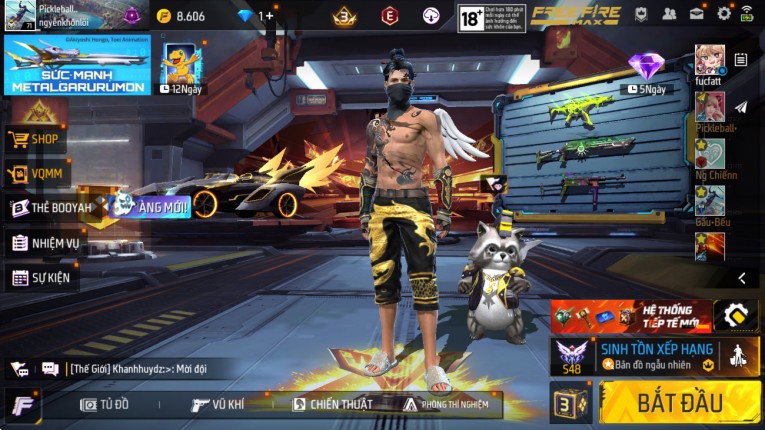The image size is (765, 430).
Task: Open the Hệ Thống Tiếp Tế Mới banner
Action: [x=631, y=315]
